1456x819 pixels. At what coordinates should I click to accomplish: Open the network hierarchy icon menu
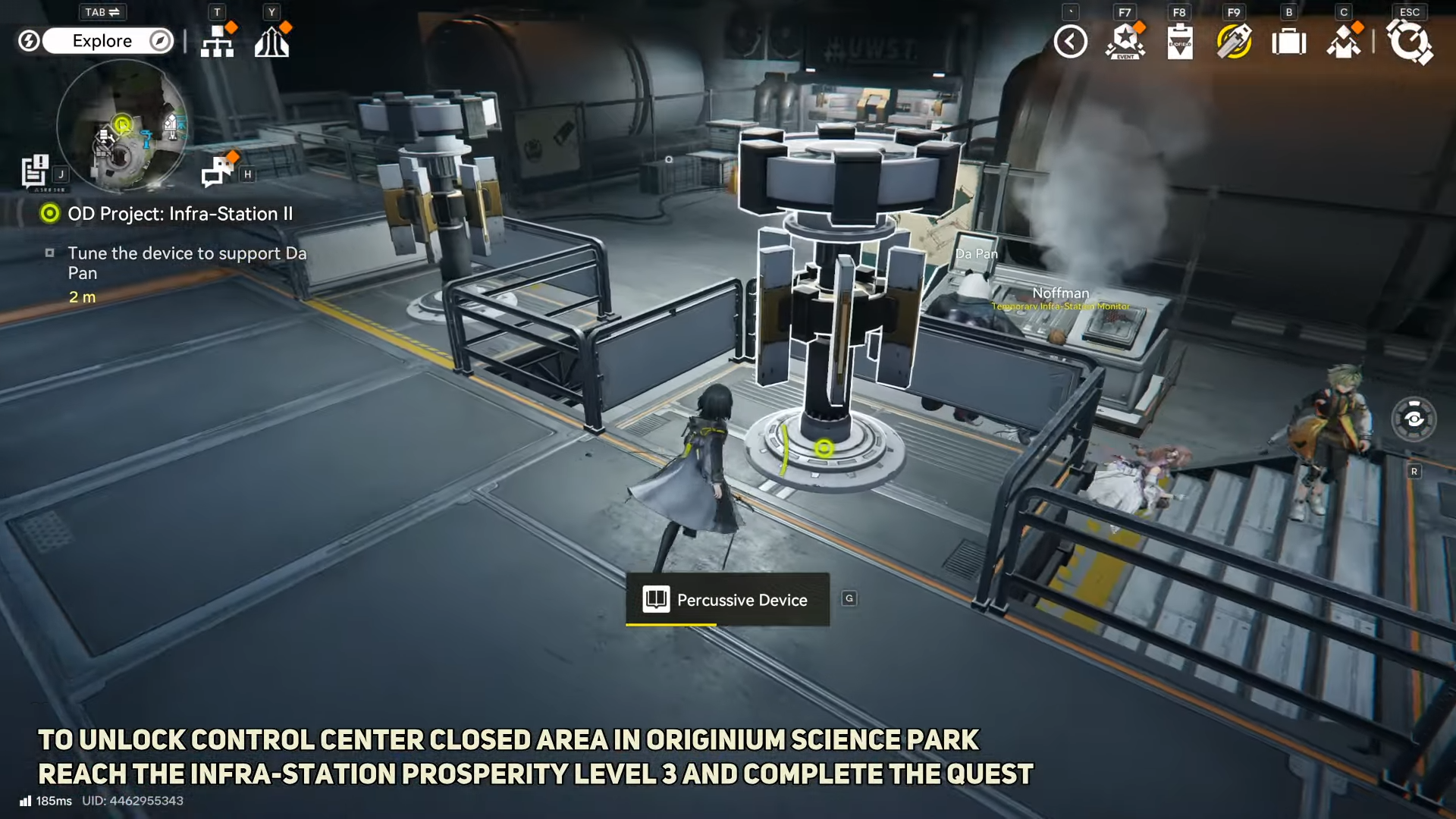(218, 42)
